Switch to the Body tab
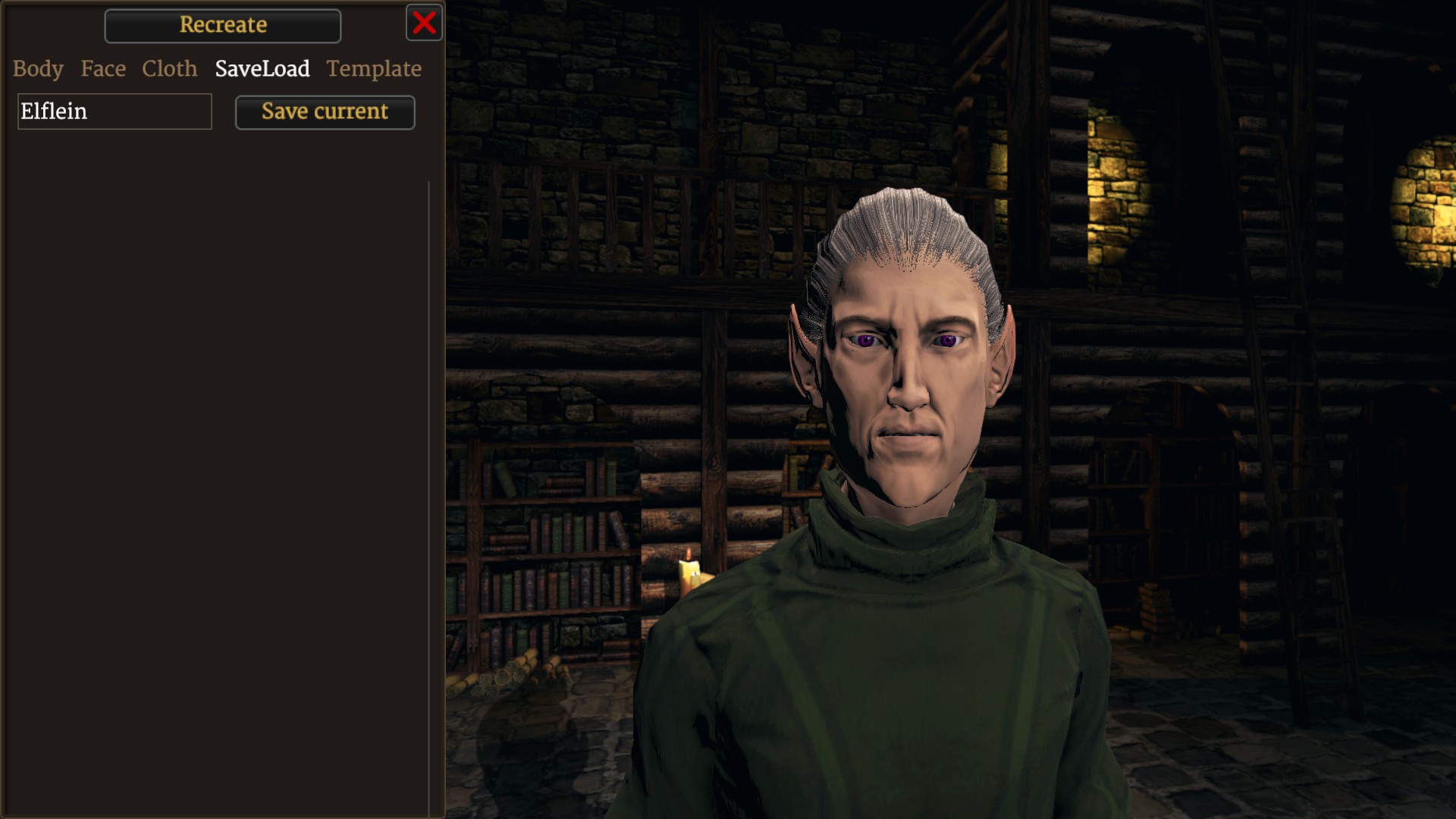 [38, 69]
